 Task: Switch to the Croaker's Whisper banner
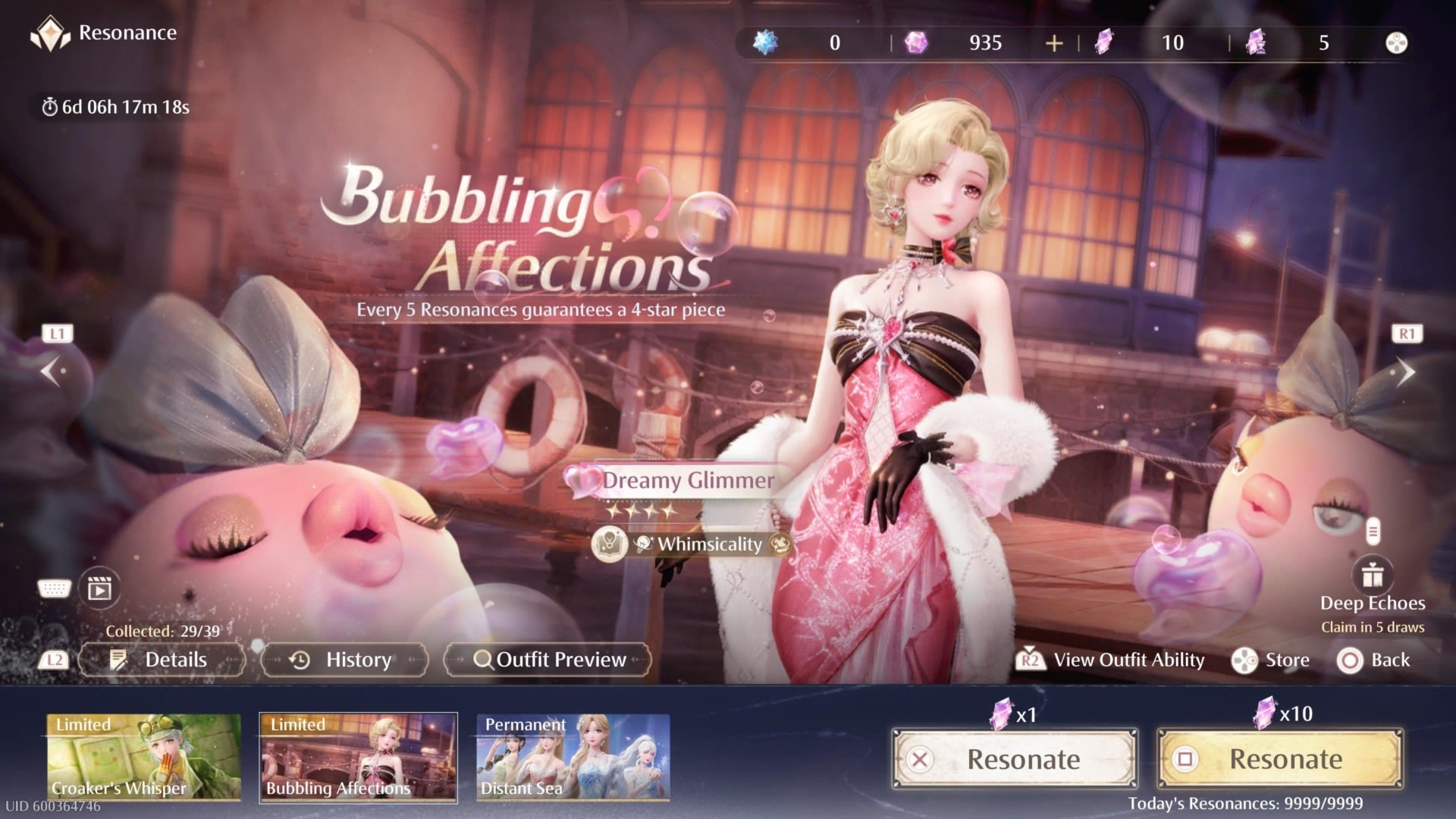144,757
